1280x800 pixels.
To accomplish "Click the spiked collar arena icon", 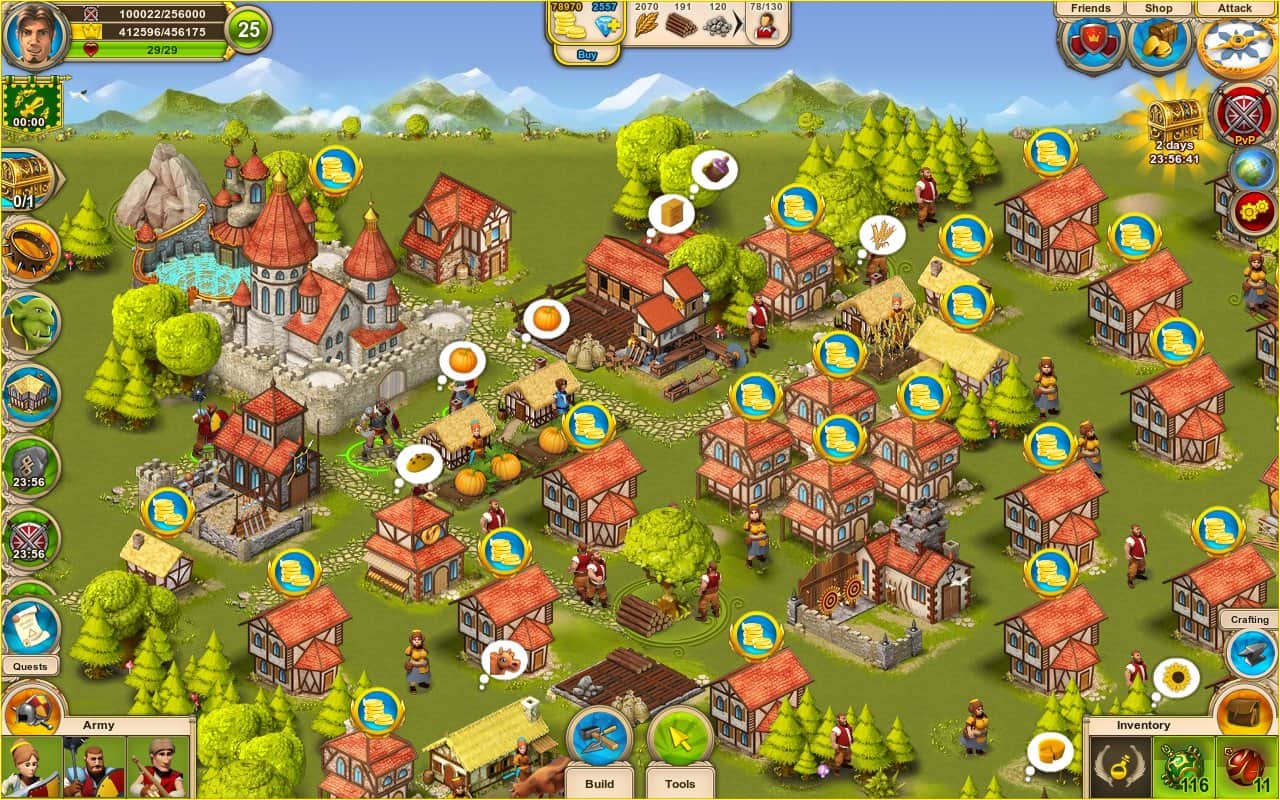I will [x=30, y=250].
